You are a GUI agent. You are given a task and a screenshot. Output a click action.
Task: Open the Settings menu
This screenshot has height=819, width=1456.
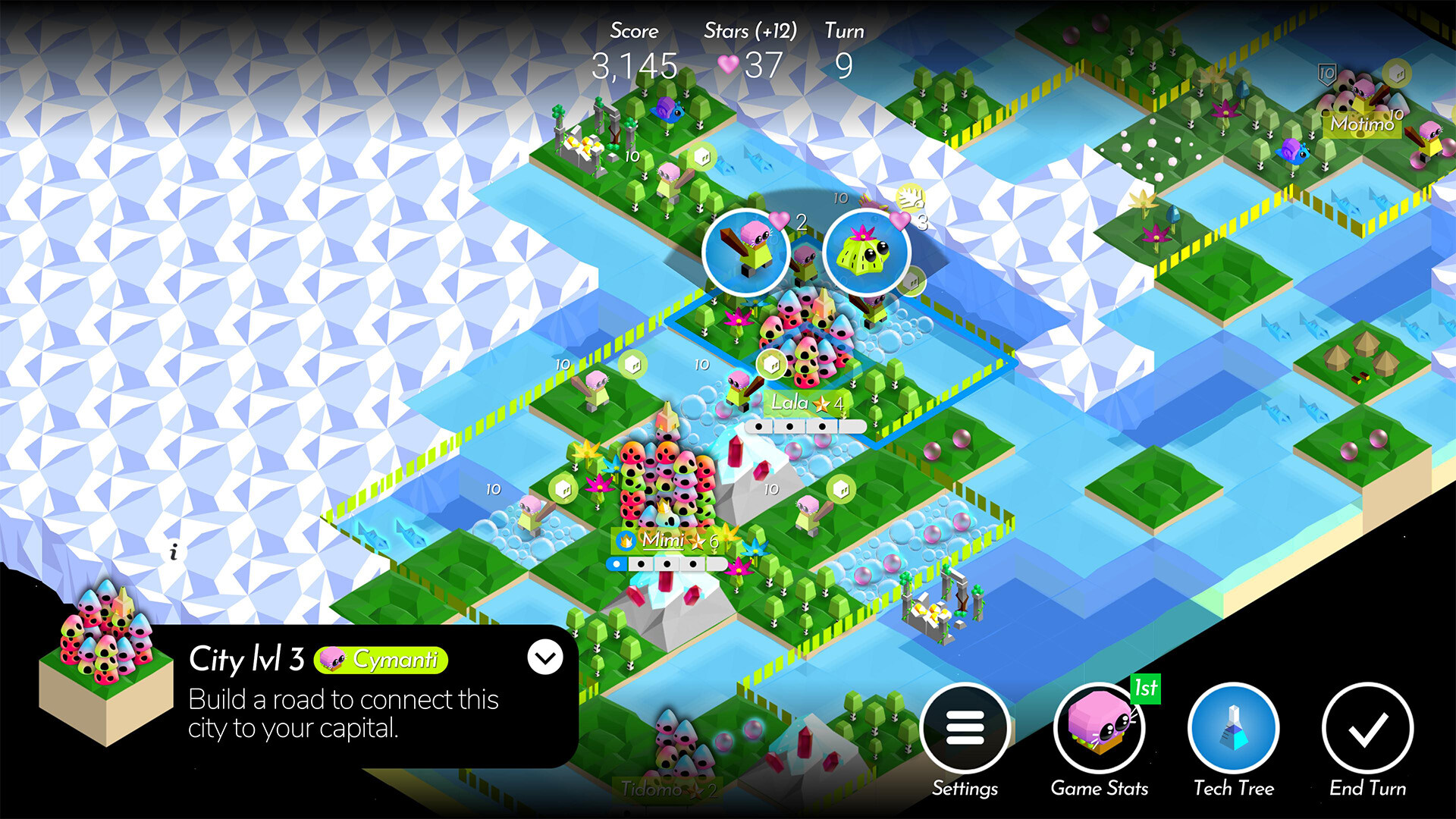pos(966,726)
